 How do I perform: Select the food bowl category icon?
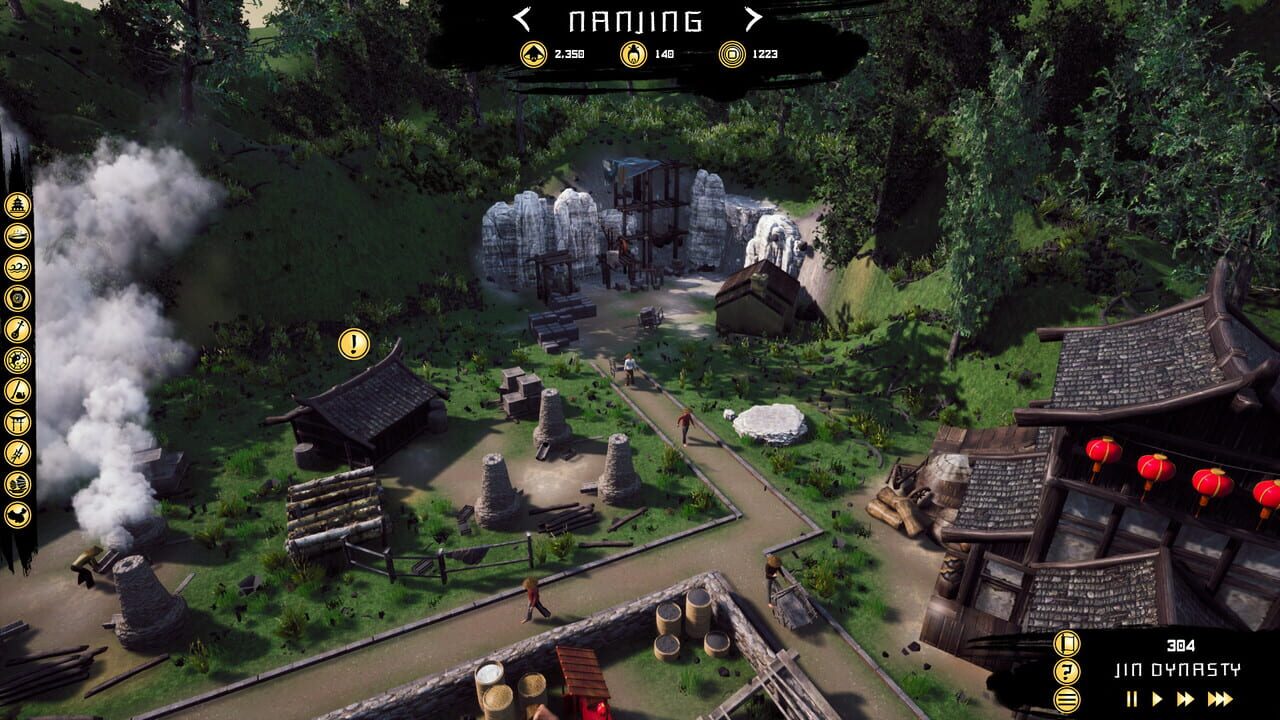point(17,236)
